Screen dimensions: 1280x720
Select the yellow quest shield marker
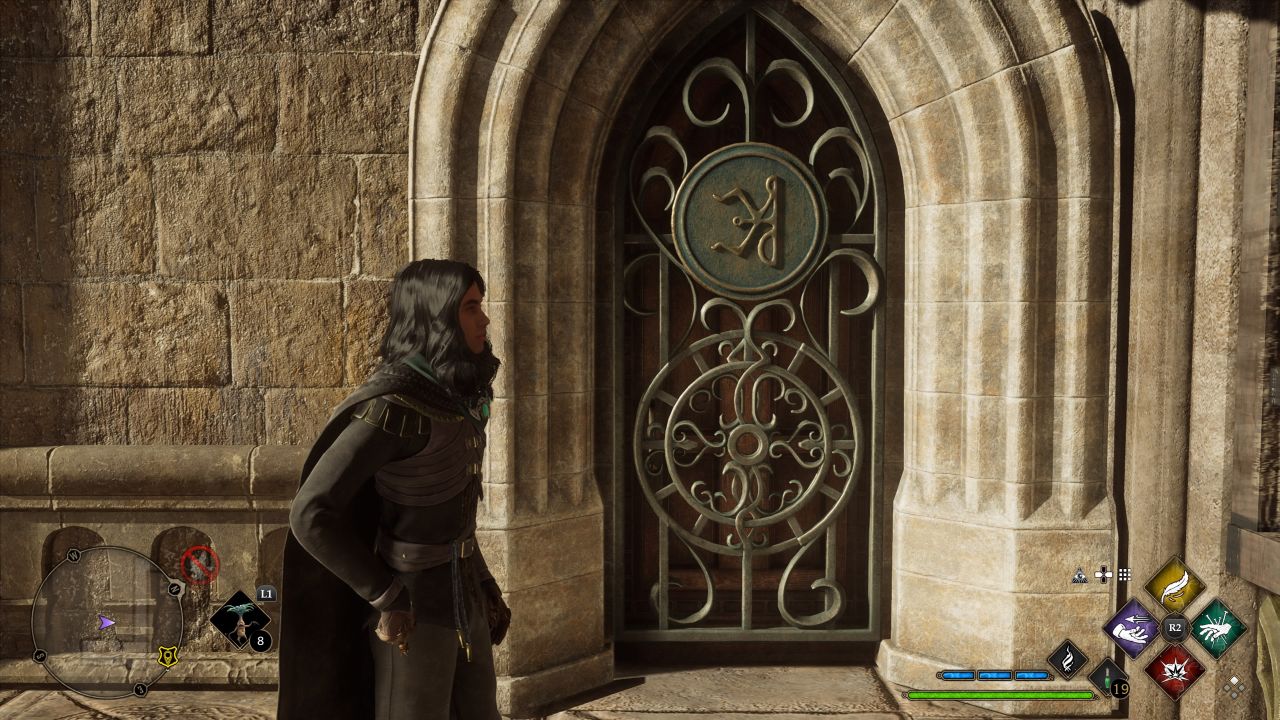click(167, 656)
